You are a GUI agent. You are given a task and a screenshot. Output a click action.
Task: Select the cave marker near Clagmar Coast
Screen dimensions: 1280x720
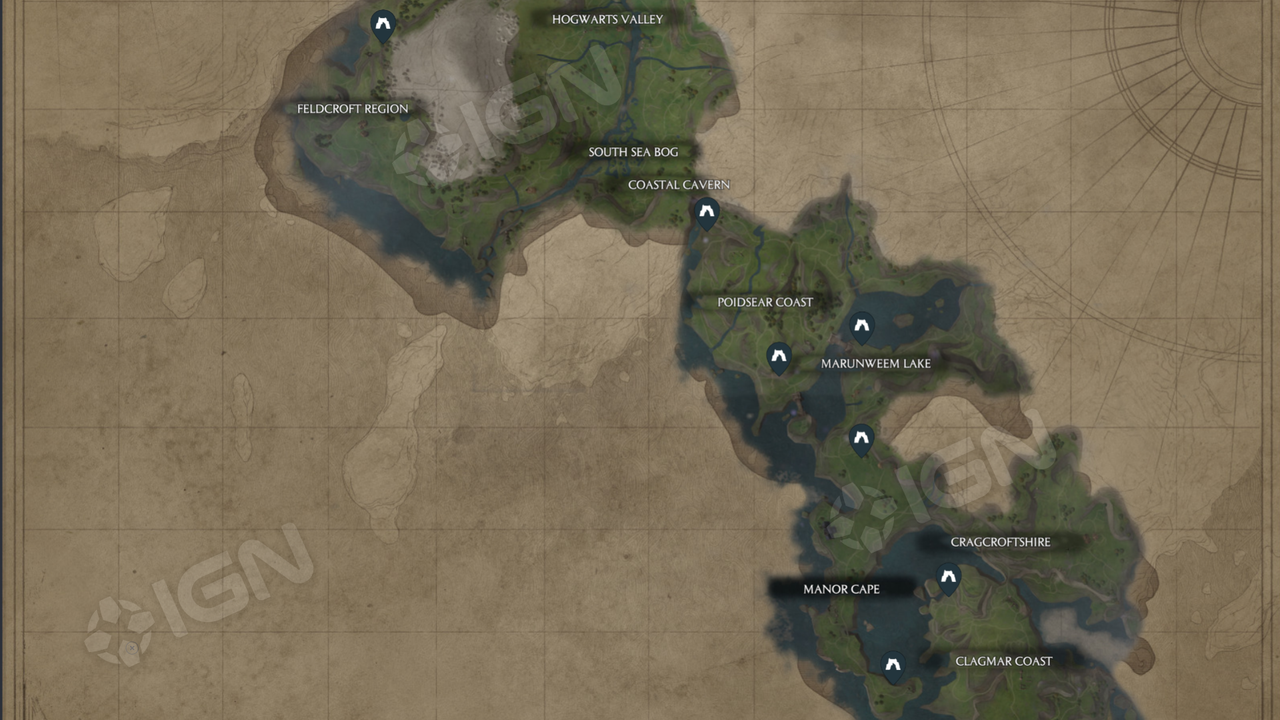[891, 662]
